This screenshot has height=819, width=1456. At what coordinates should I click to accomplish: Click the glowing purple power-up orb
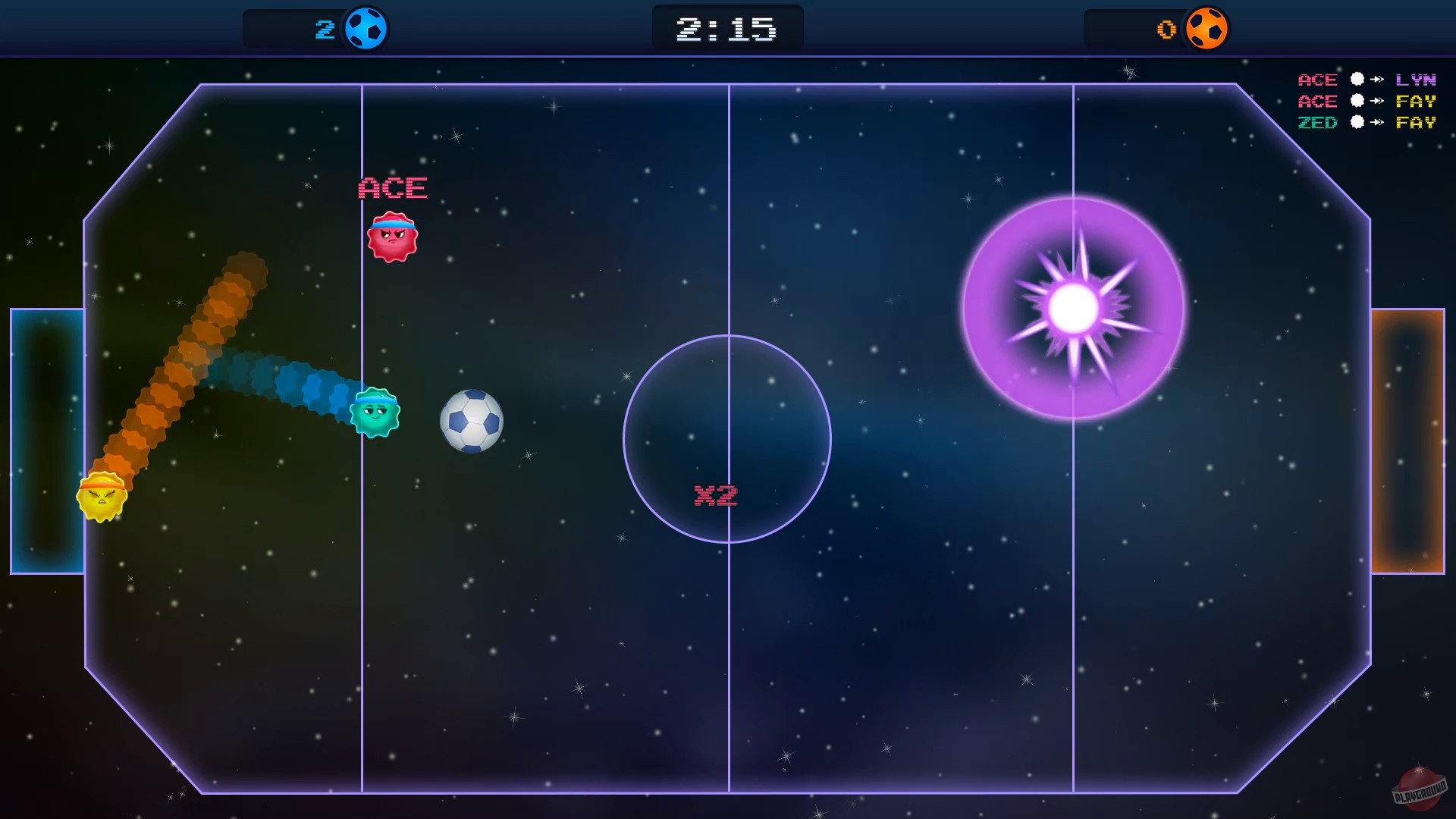point(1074,306)
